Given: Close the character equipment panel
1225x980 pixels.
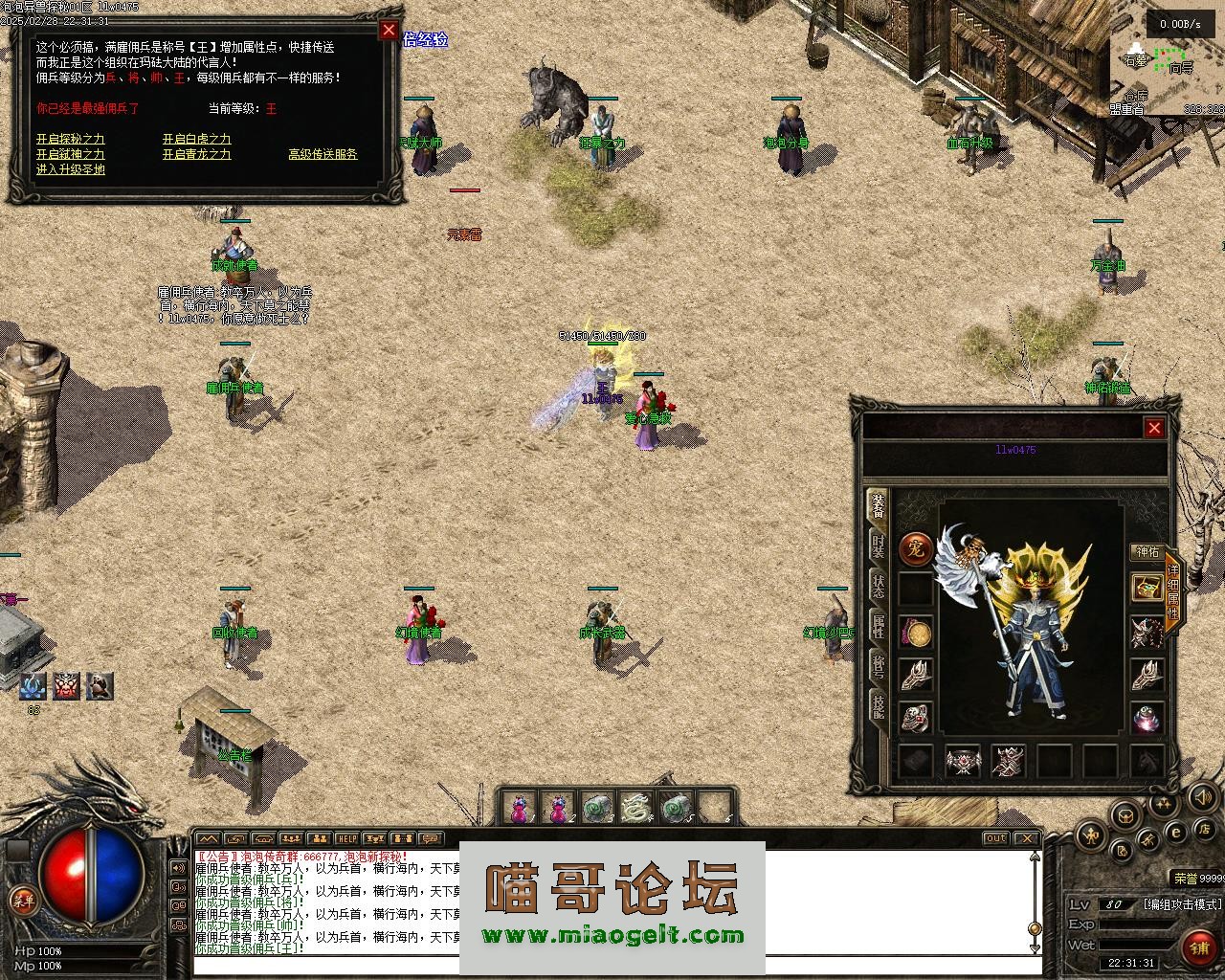Looking at the screenshot, I should [x=1154, y=428].
